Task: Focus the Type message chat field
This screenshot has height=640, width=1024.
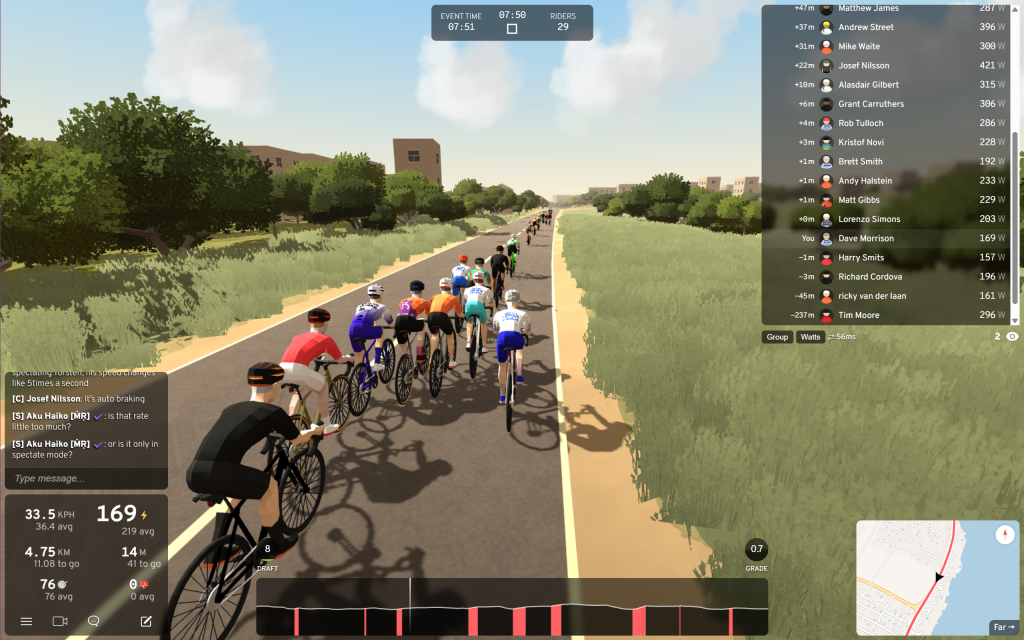Action: pyautogui.click(x=85, y=478)
